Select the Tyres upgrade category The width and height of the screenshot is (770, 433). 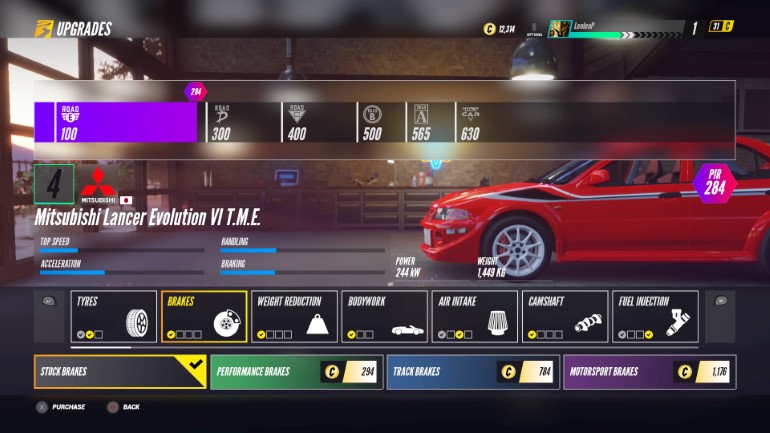click(113, 316)
